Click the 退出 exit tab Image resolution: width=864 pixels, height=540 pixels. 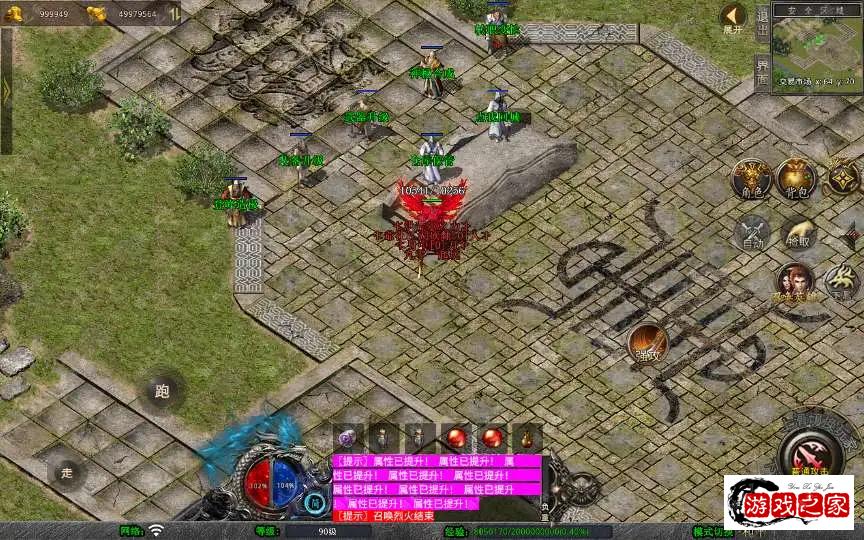click(x=762, y=20)
